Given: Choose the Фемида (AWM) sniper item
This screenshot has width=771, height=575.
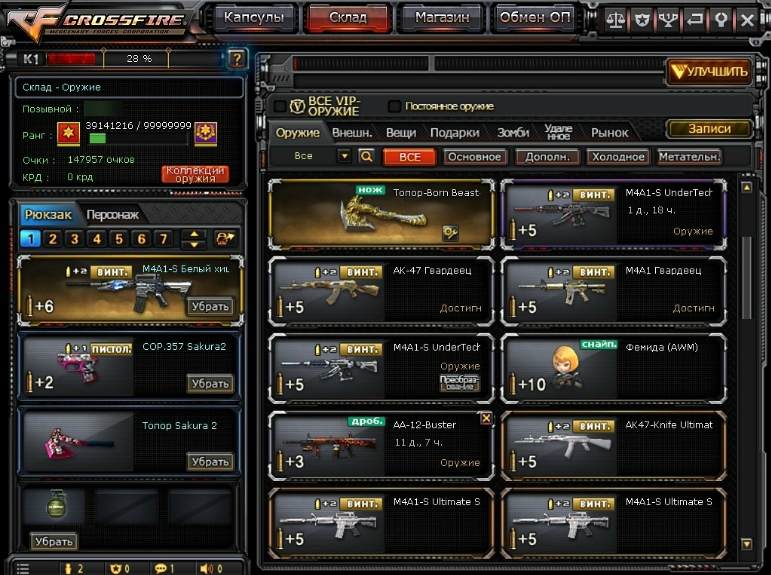Looking at the screenshot, I should [x=613, y=366].
